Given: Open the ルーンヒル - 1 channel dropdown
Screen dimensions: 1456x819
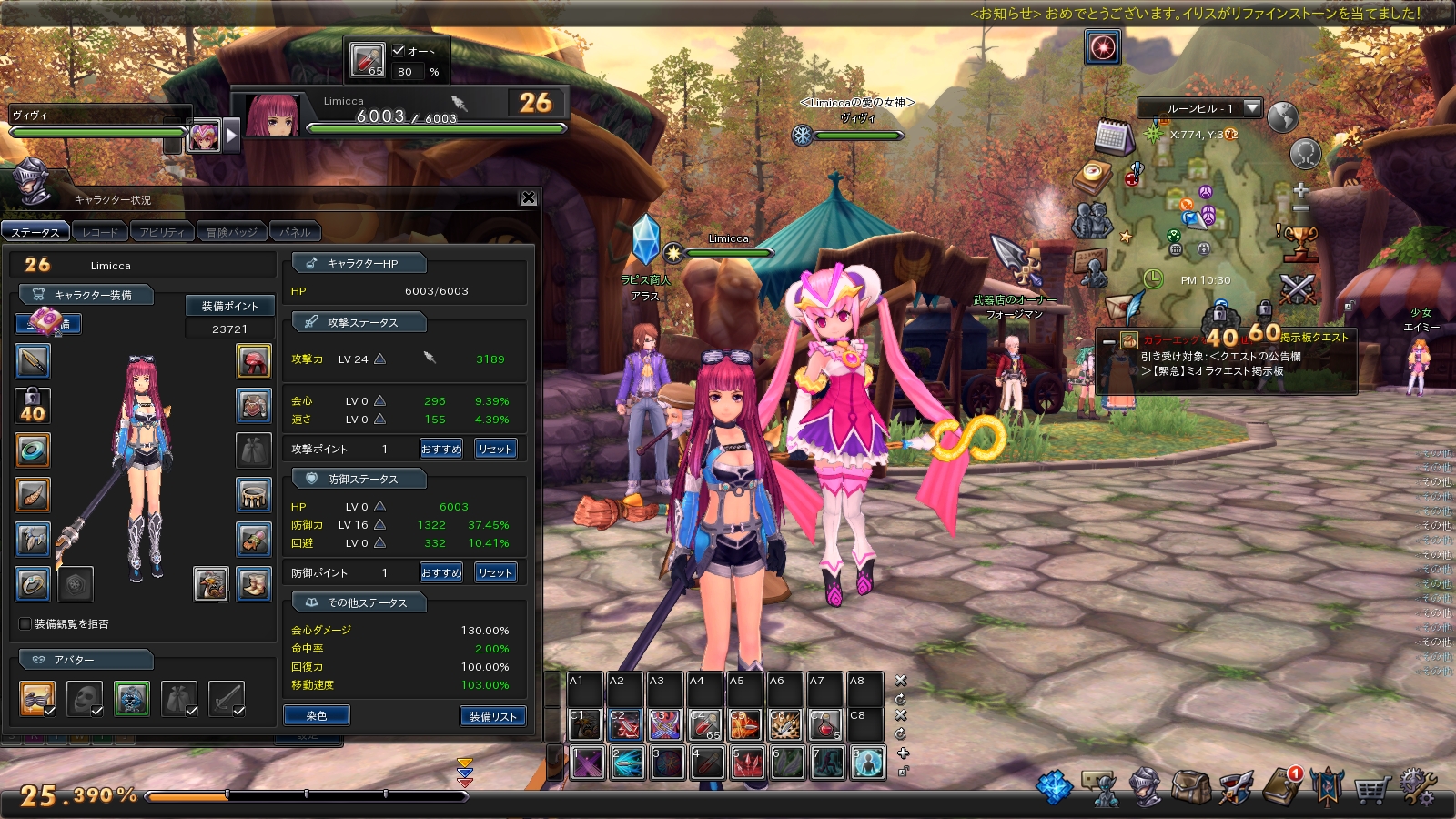Looking at the screenshot, I should 1252,108.
